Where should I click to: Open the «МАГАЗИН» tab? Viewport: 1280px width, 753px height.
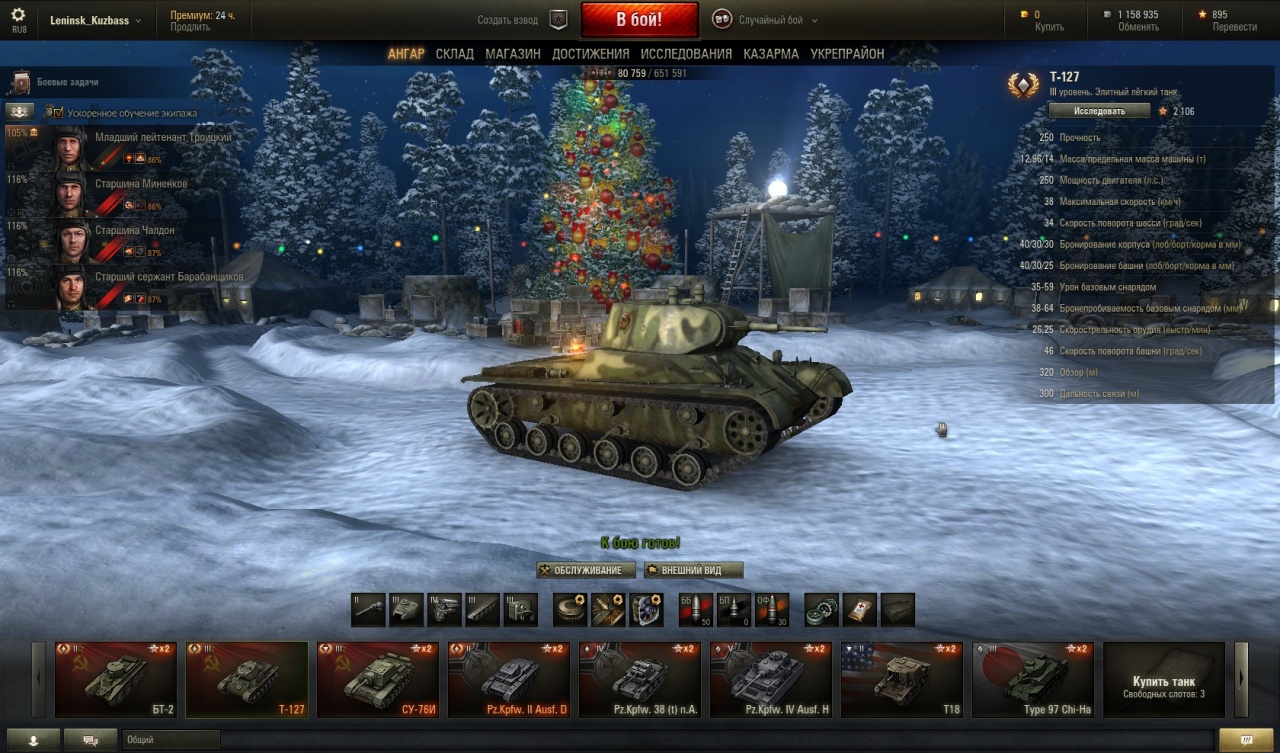pos(513,54)
